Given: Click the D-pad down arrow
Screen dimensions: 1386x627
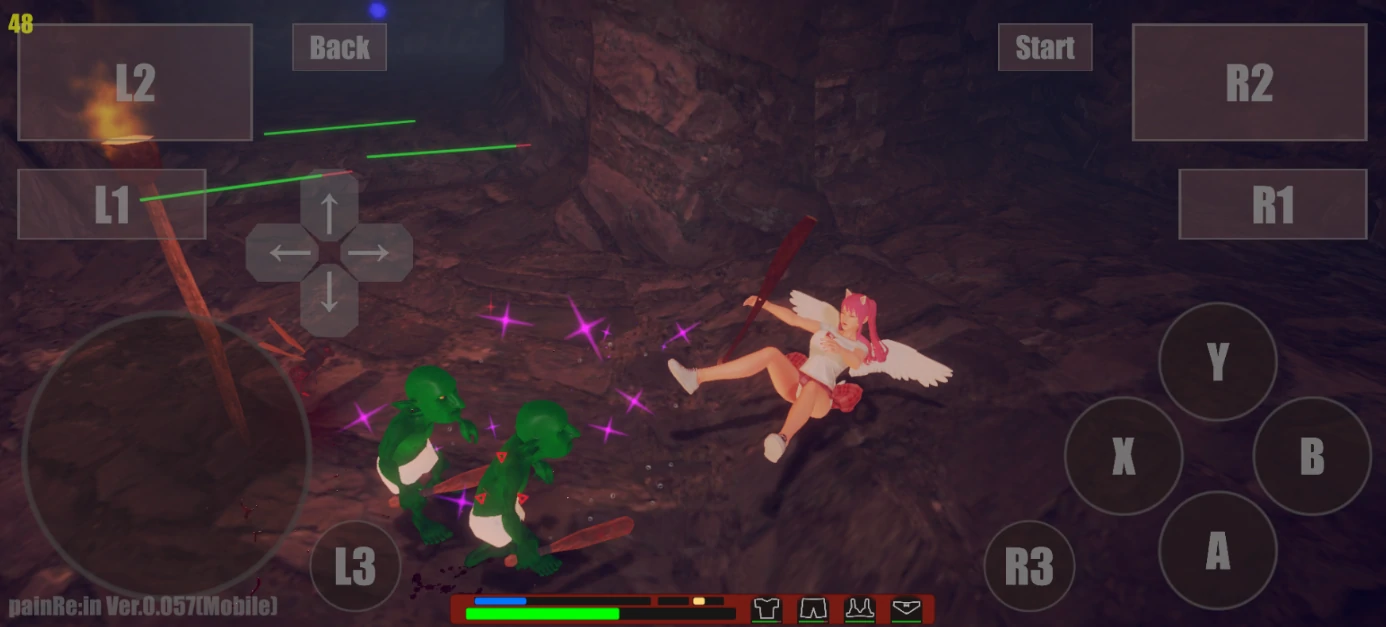Looking at the screenshot, I should coord(329,298).
